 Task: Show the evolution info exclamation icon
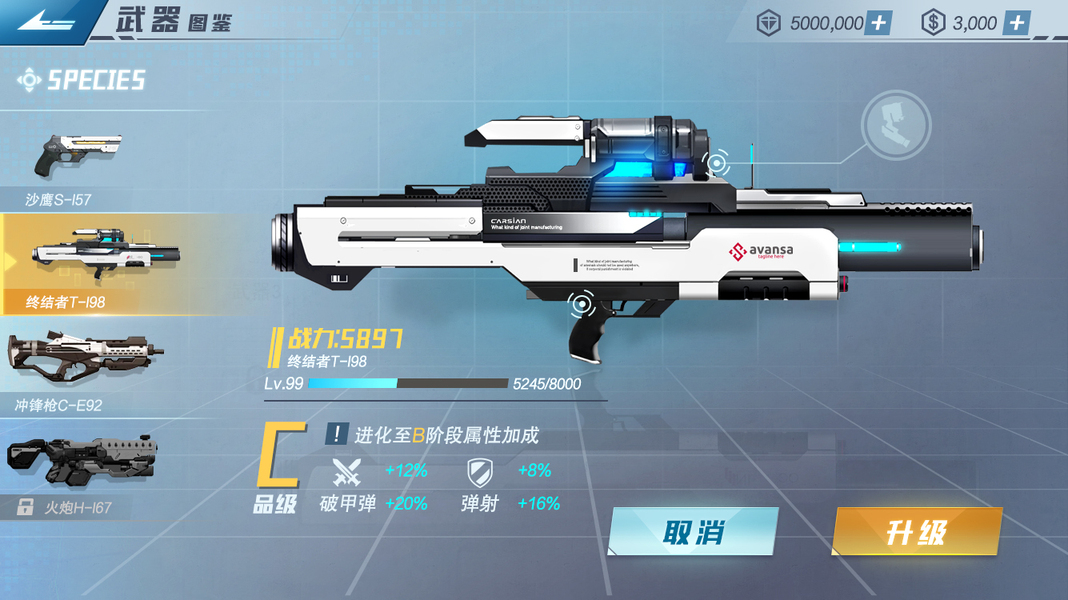[336, 434]
